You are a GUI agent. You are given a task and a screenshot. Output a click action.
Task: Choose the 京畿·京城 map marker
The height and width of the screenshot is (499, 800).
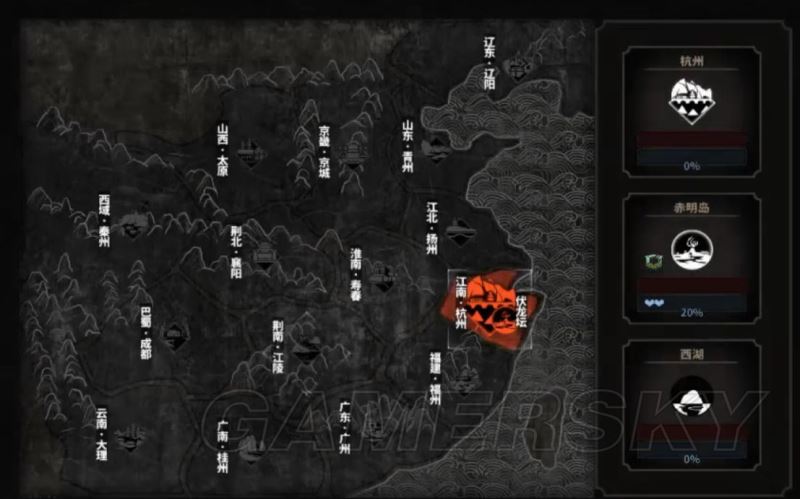(351, 153)
